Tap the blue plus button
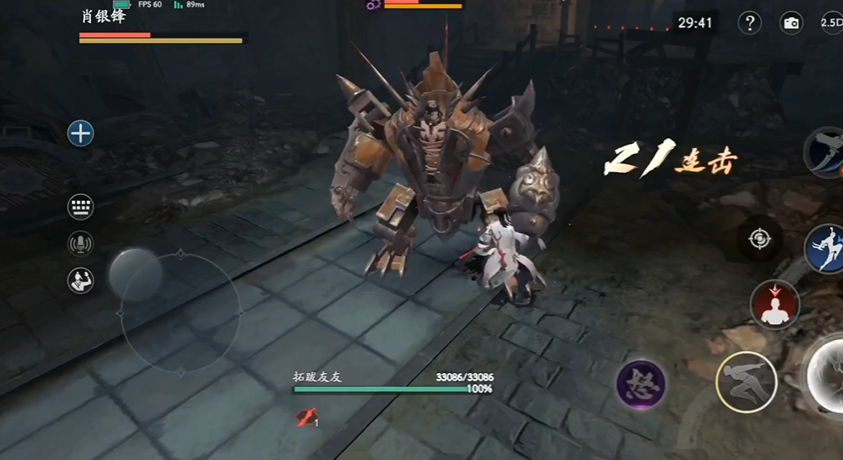 (81, 133)
